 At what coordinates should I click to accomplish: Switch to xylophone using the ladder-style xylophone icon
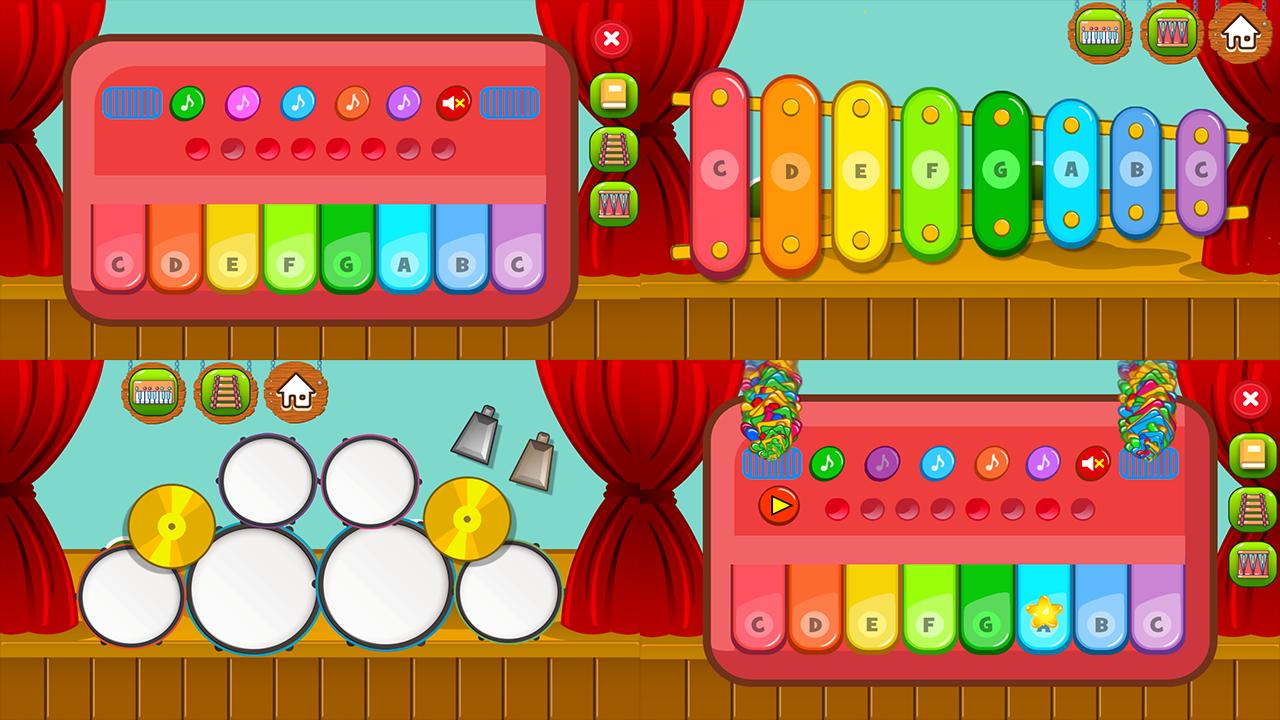click(x=613, y=146)
